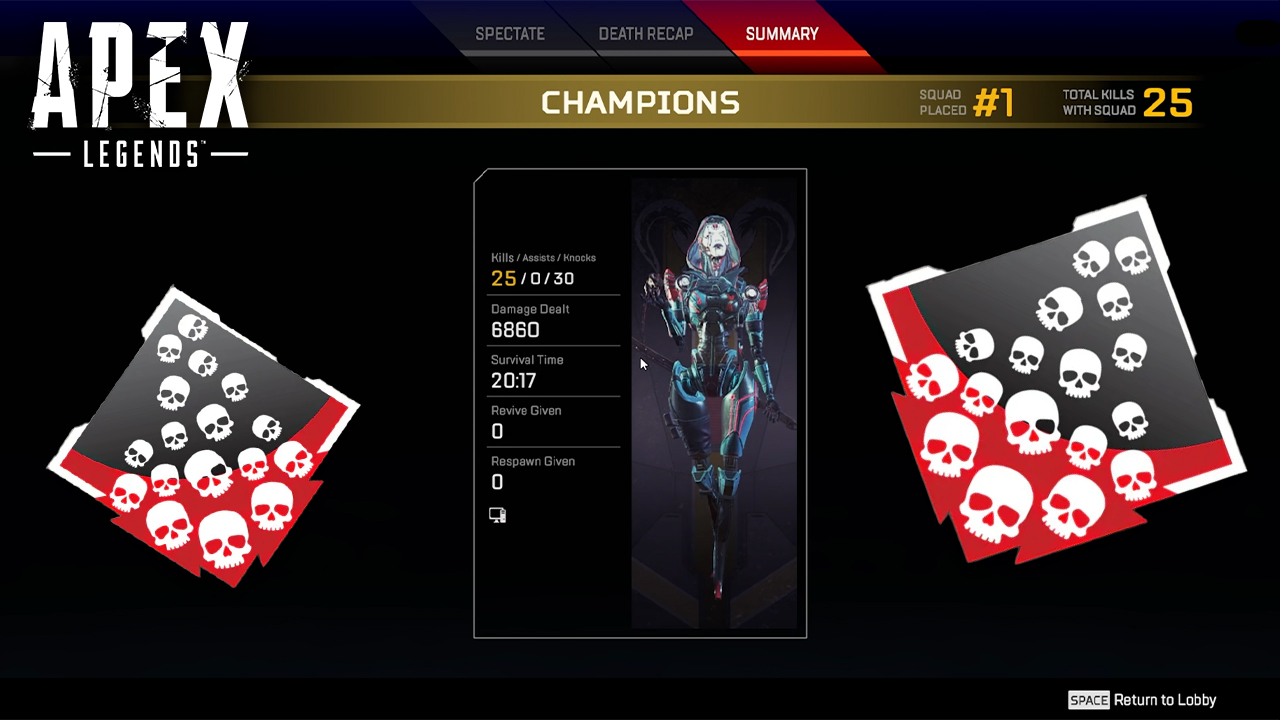Viewport: 1280px width, 720px height.
Task: Click the CHAMPIONS banner title
Action: coord(640,102)
